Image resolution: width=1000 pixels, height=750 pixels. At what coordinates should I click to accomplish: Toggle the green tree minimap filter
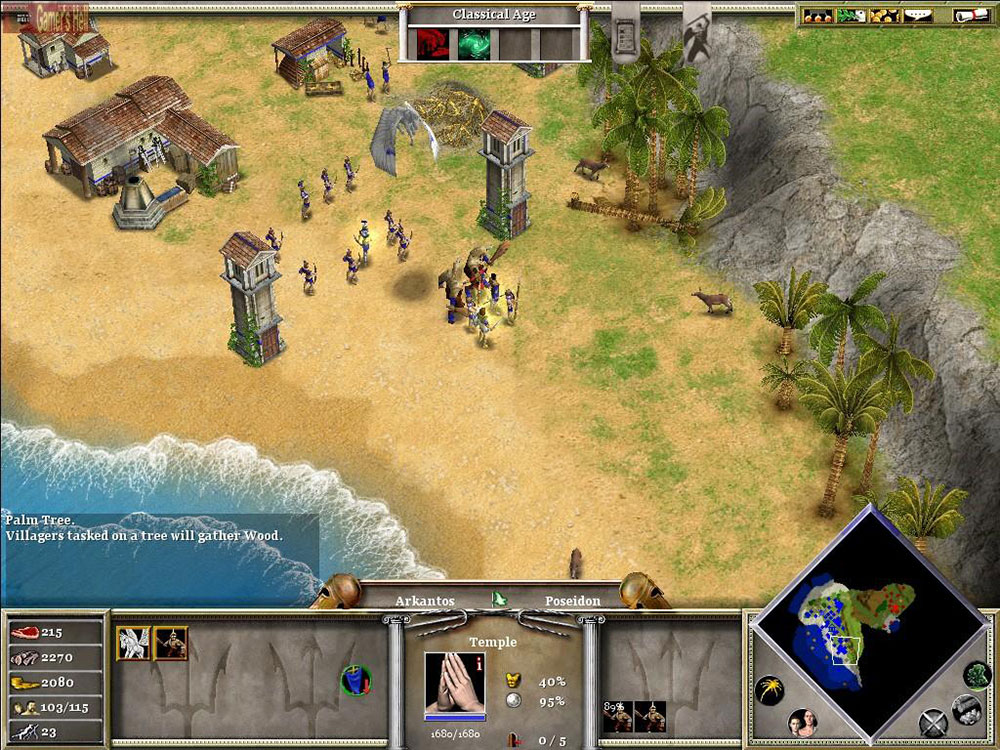(977, 674)
